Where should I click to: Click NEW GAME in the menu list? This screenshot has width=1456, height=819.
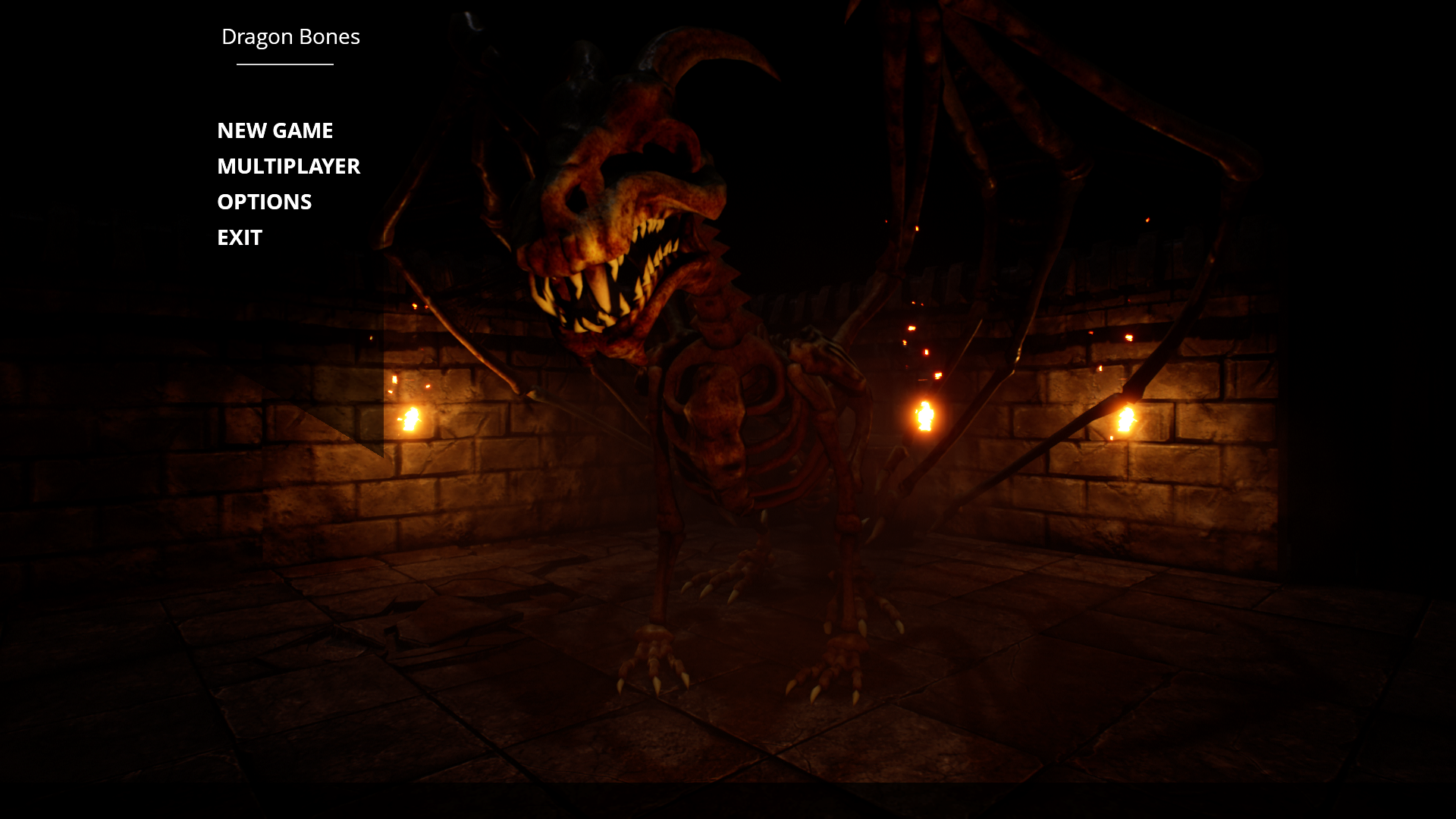(x=275, y=130)
